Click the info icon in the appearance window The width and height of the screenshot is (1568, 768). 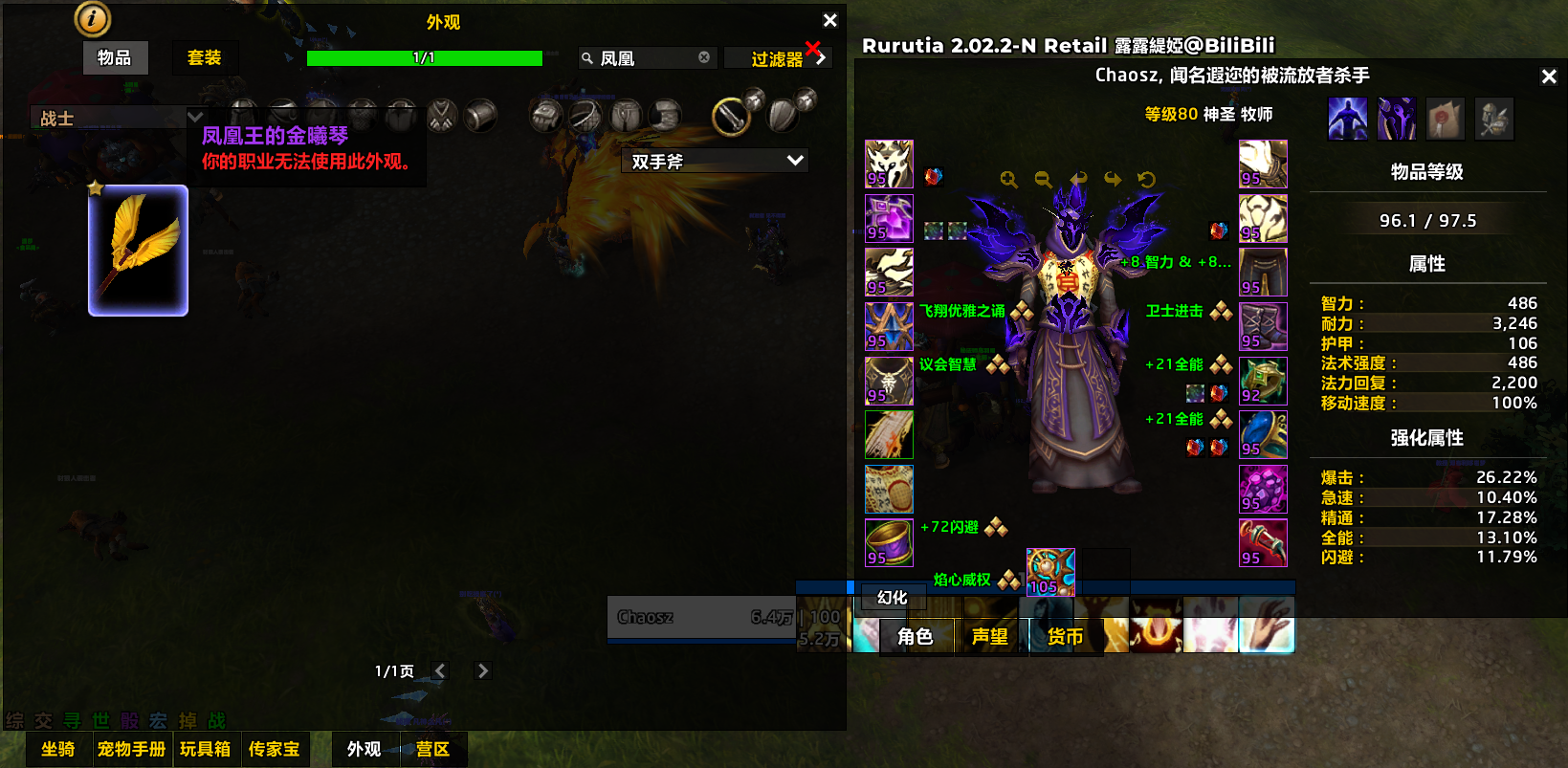tap(92, 18)
